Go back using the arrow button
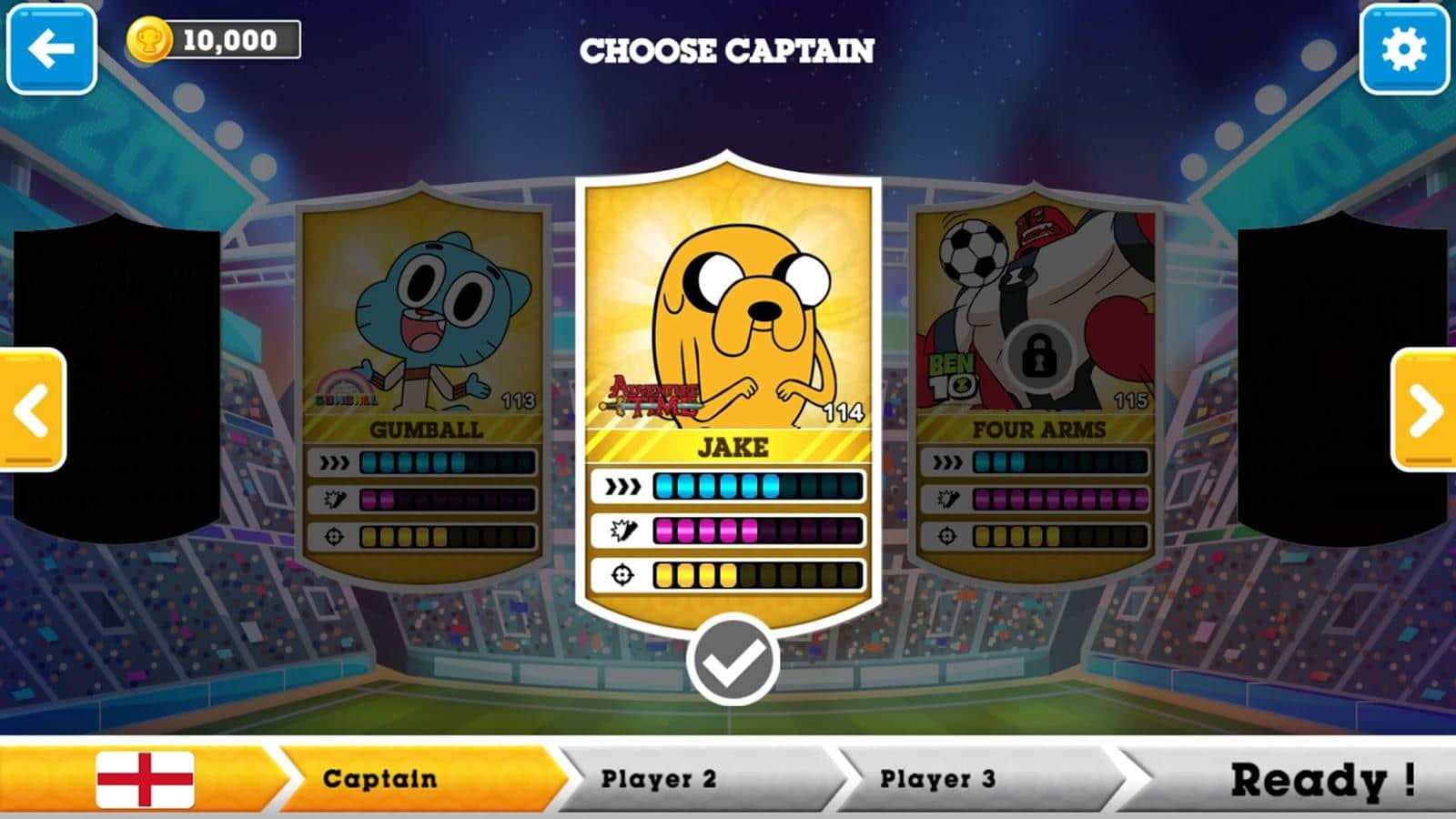This screenshot has width=1456, height=819. click(x=52, y=49)
